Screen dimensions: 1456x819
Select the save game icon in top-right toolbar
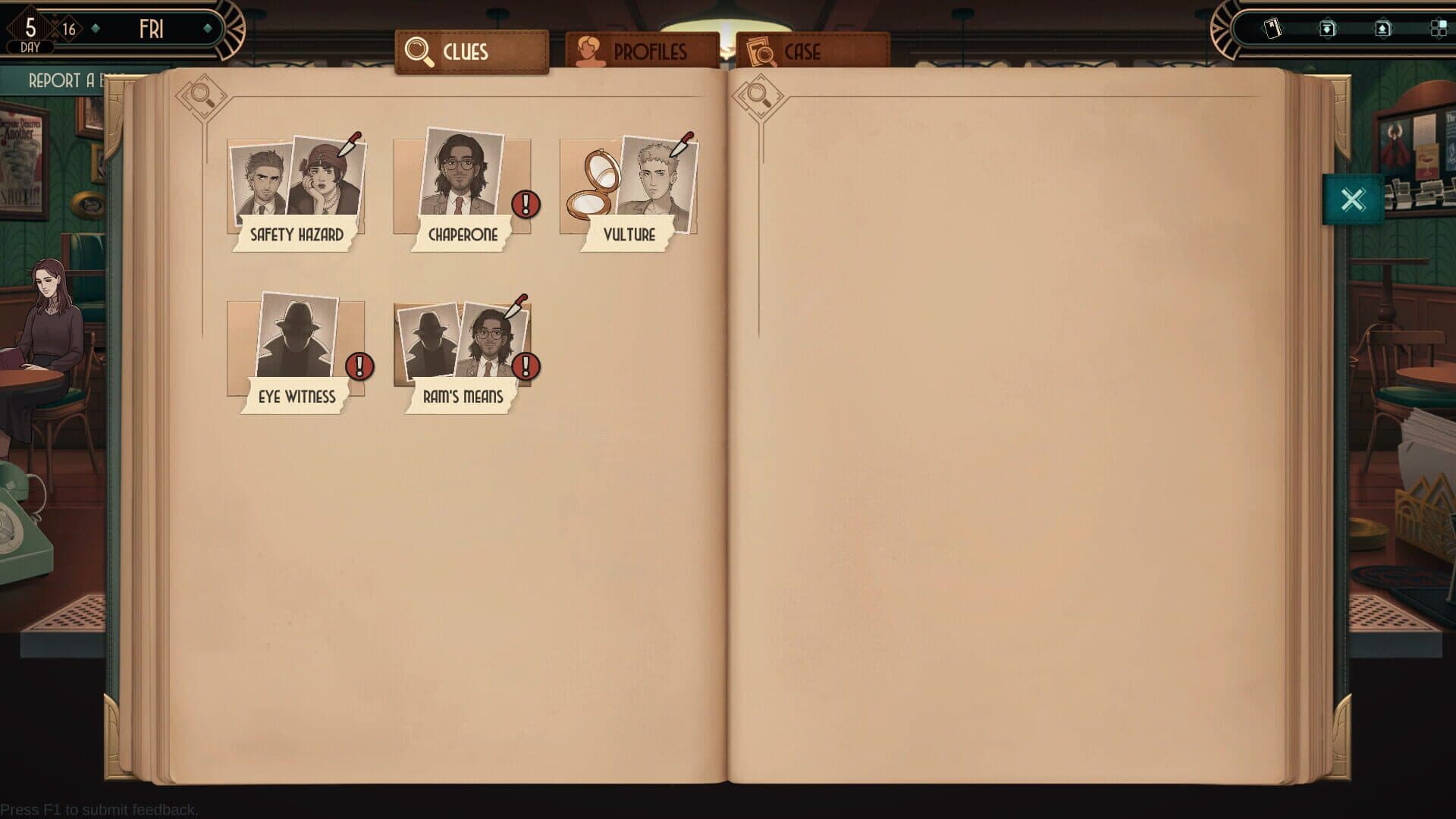click(x=1327, y=27)
